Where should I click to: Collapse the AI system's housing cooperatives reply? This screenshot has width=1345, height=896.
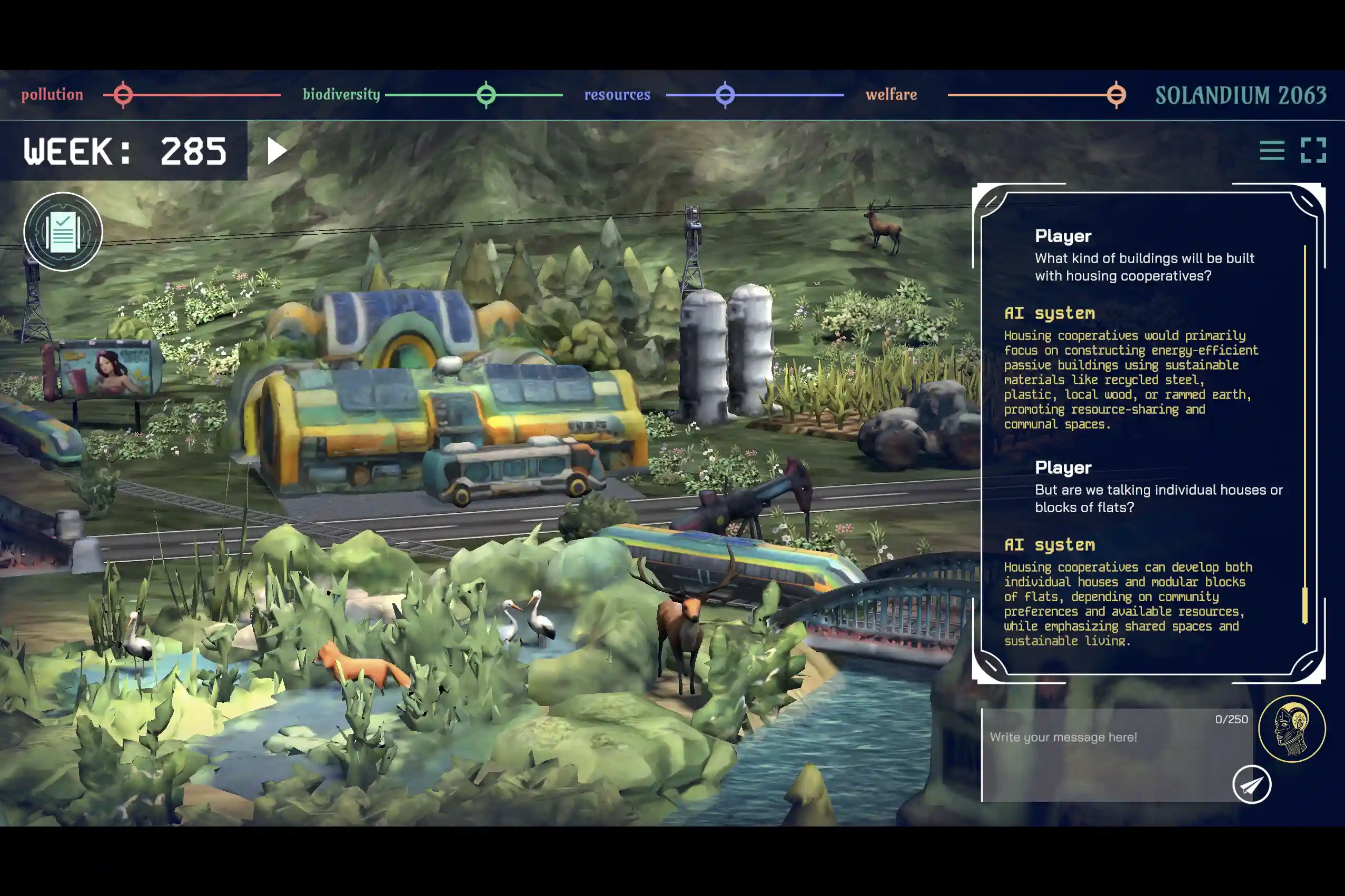click(x=1132, y=380)
